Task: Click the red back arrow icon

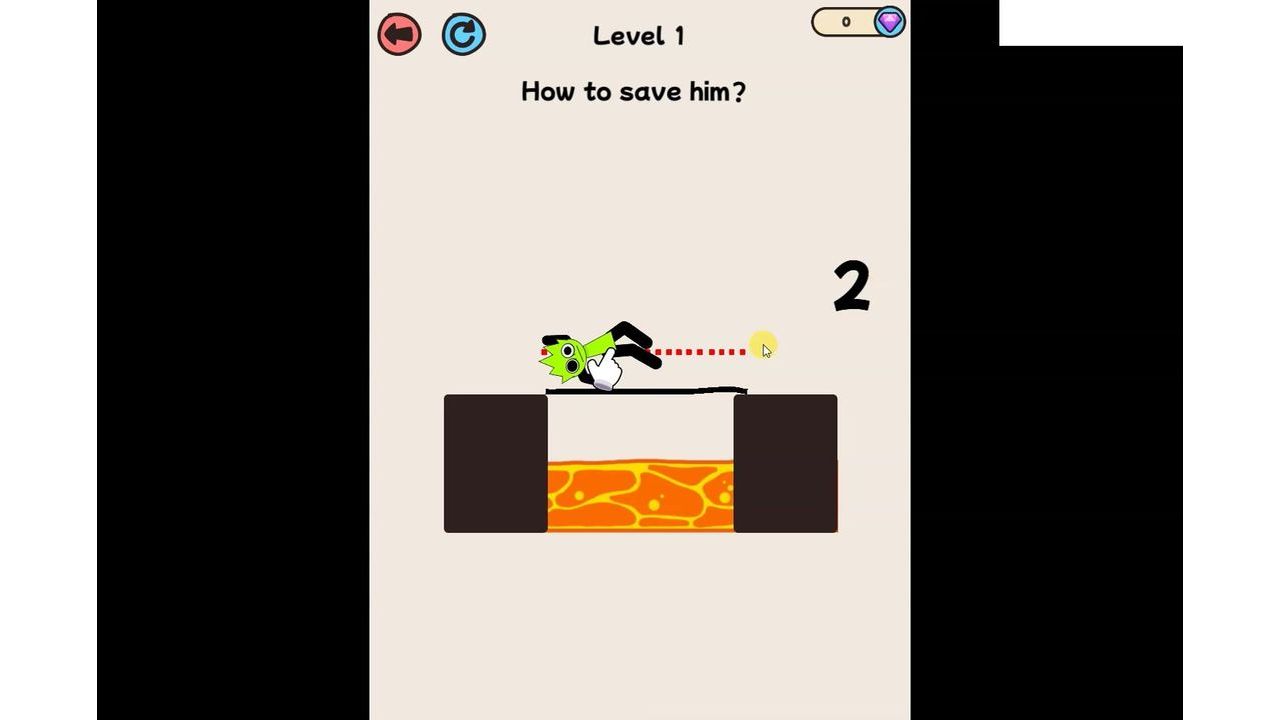Action: [x=399, y=33]
